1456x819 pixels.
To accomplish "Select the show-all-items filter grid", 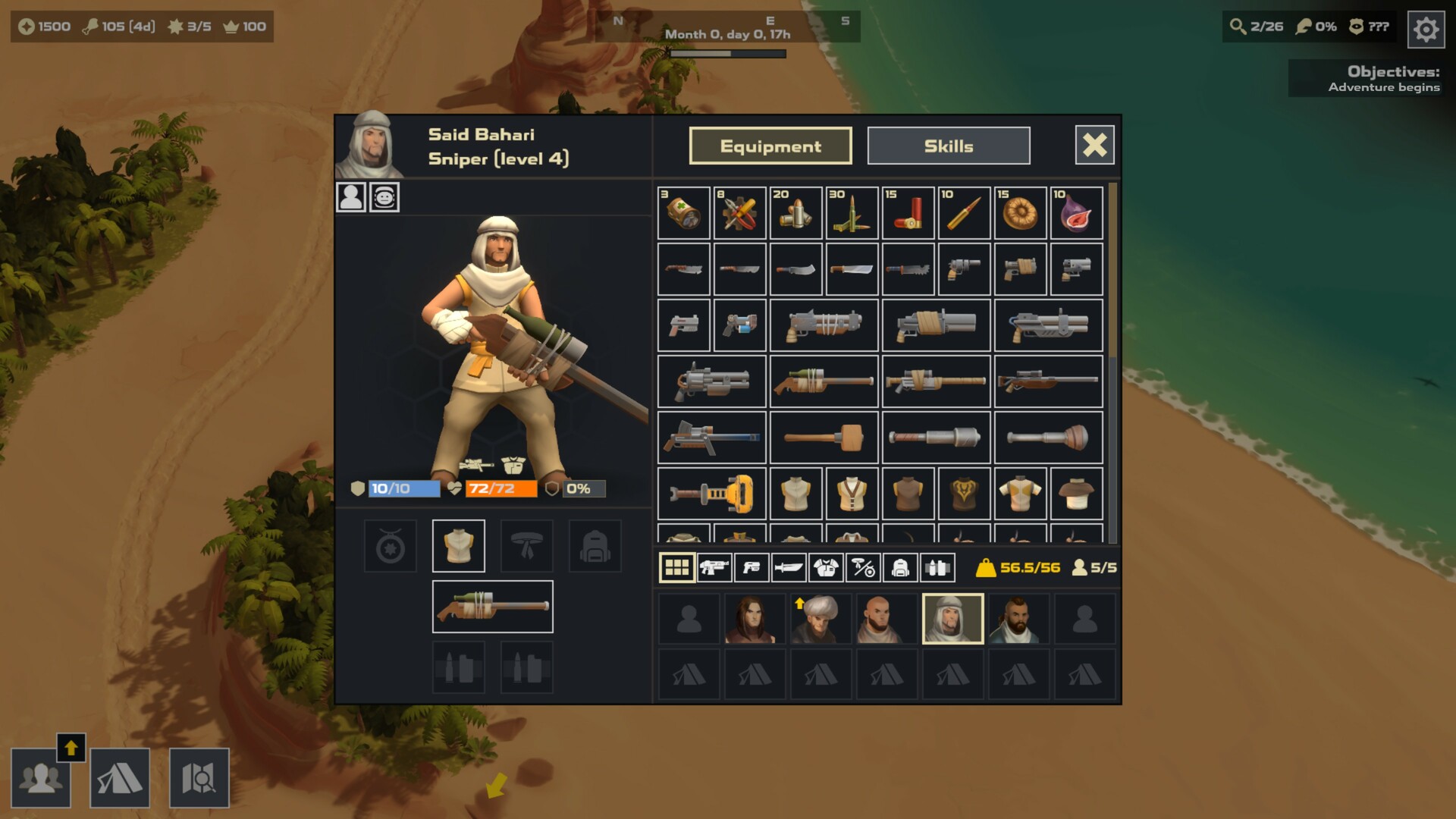I will coord(677,566).
